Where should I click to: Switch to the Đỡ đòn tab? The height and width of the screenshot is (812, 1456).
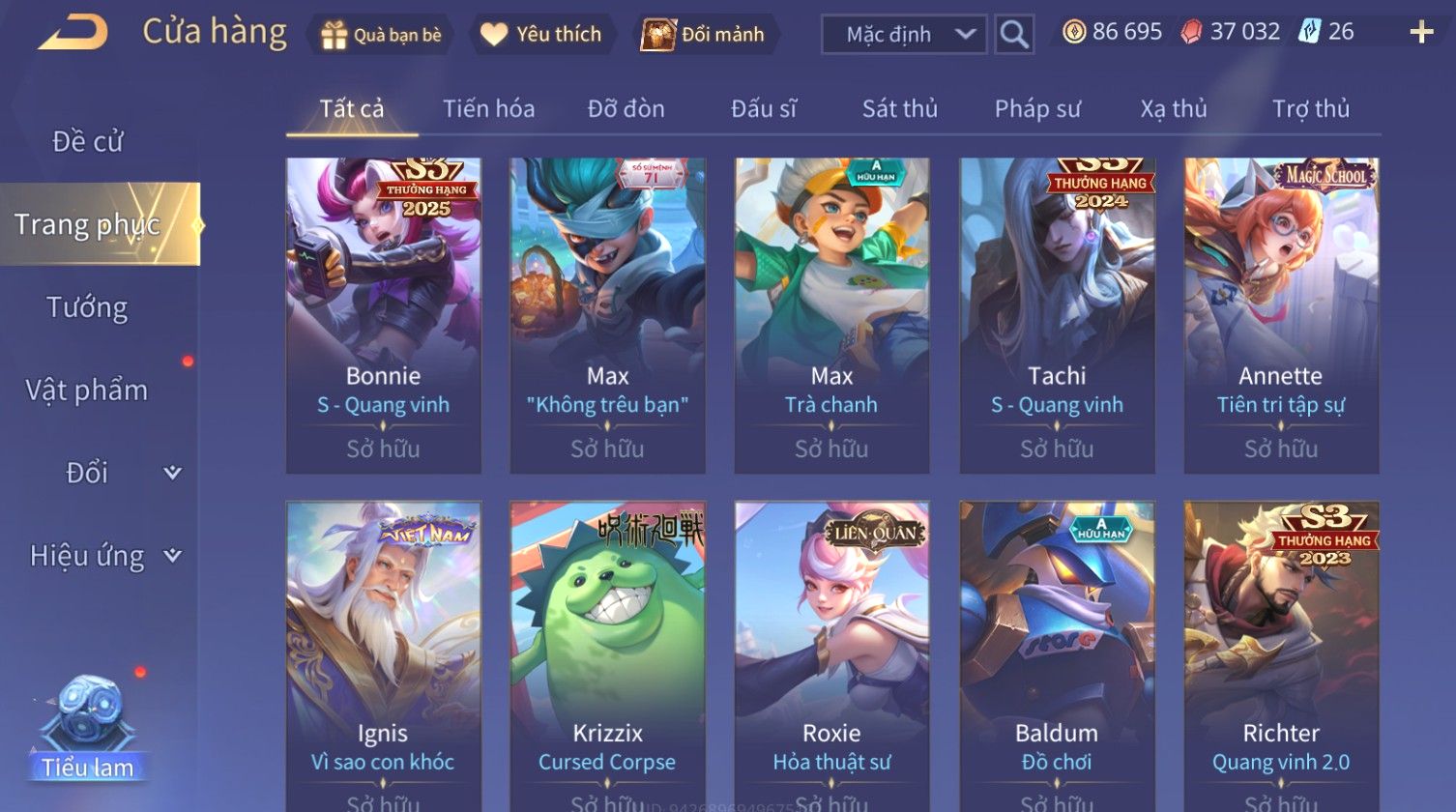[x=626, y=109]
